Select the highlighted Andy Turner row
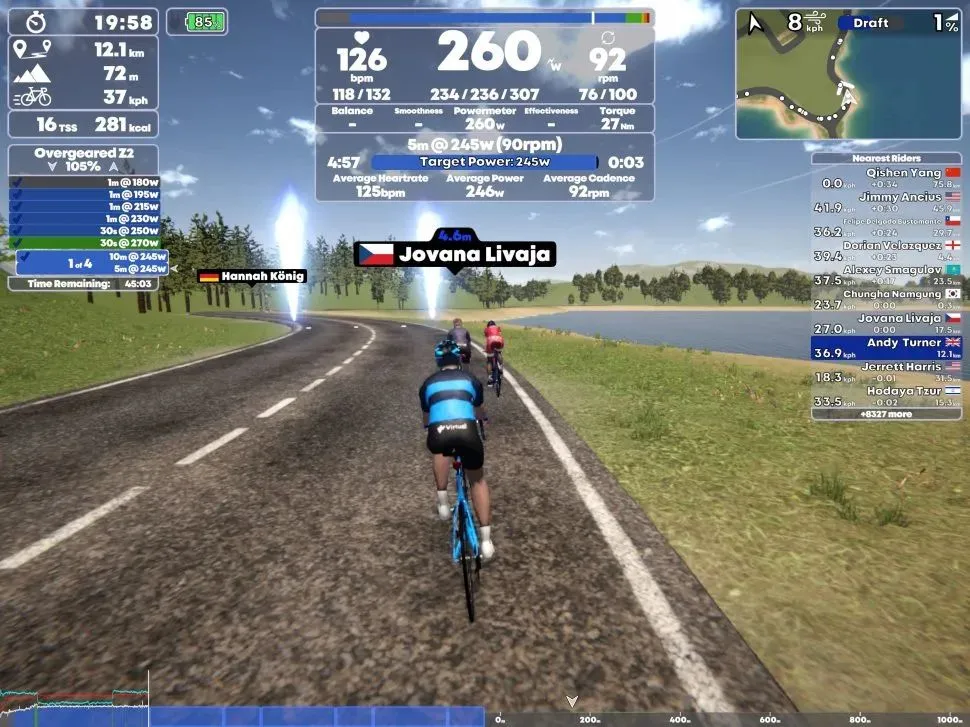This screenshot has height=727, width=970. click(886, 348)
